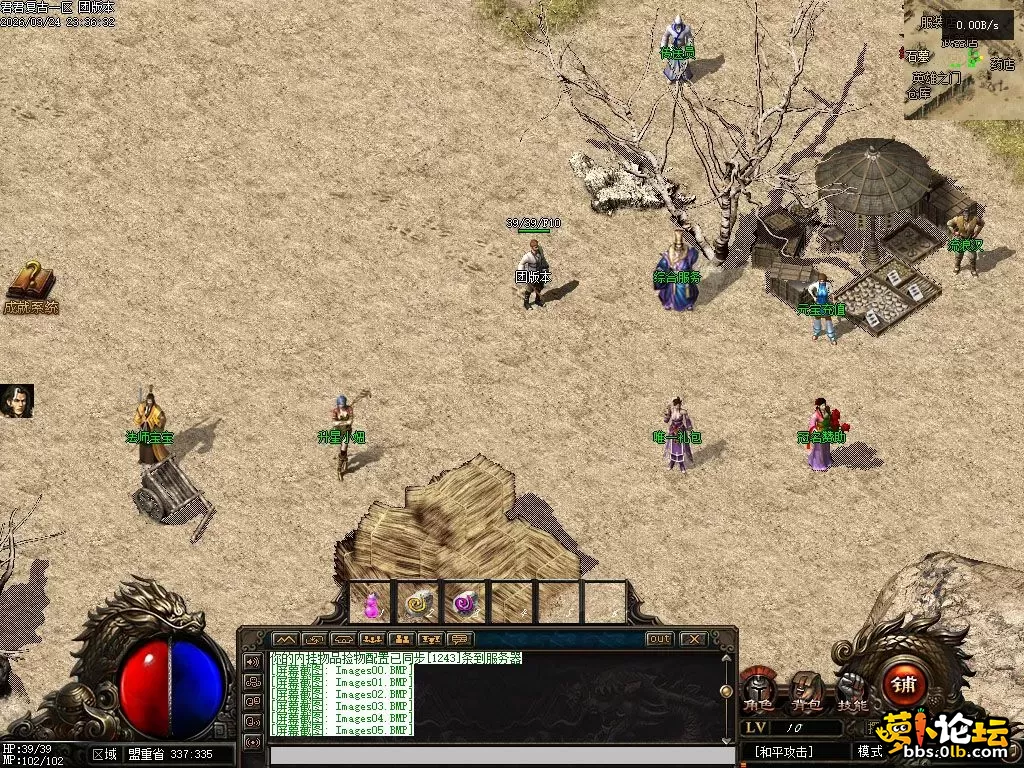Click the chat text input box
Image resolution: width=1024 pixels, height=768 pixels.
500,756
